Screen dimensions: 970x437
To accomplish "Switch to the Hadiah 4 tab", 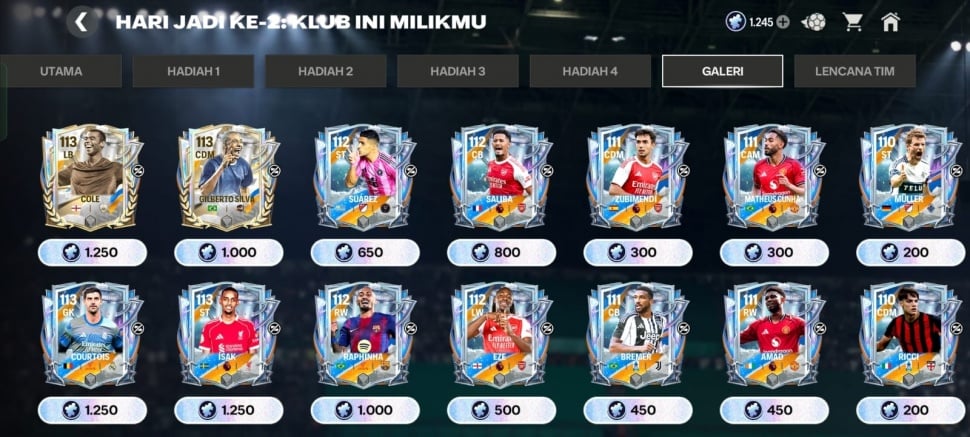I will click(x=590, y=71).
